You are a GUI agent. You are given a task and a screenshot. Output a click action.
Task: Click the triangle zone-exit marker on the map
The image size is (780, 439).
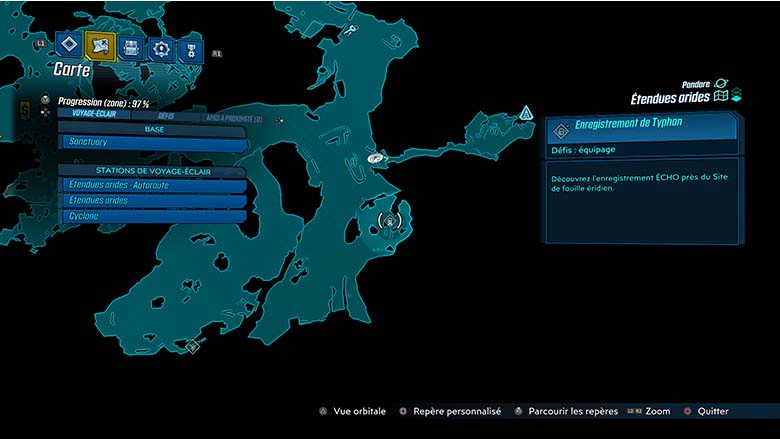pyautogui.click(x=526, y=113)
